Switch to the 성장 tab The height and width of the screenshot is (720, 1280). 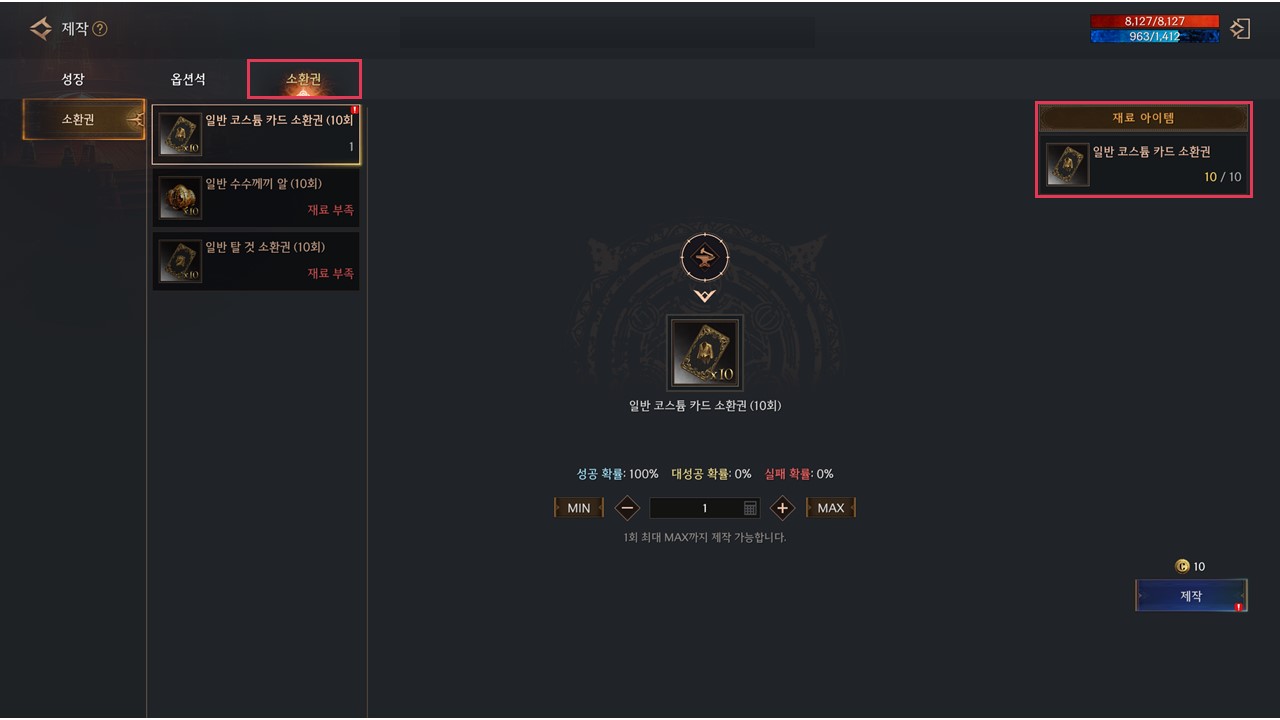coord(73,80)
